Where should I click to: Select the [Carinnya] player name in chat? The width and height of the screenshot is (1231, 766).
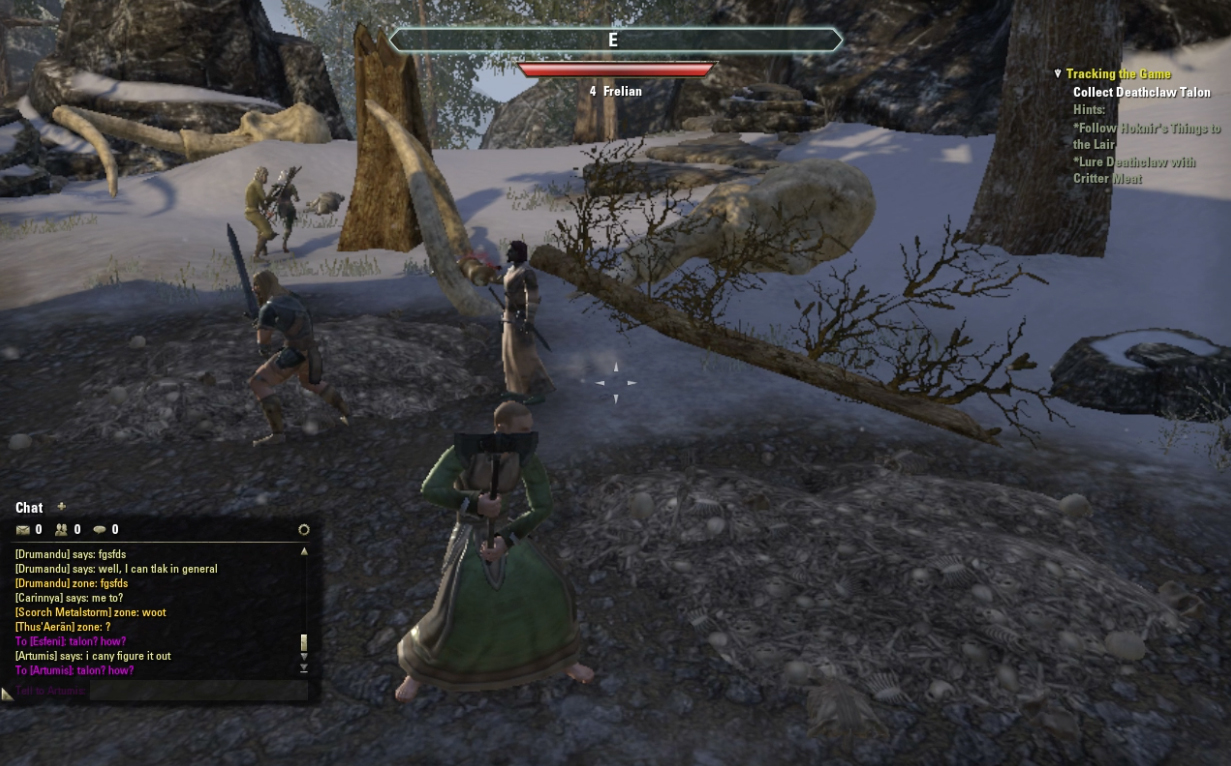(40, 598)
